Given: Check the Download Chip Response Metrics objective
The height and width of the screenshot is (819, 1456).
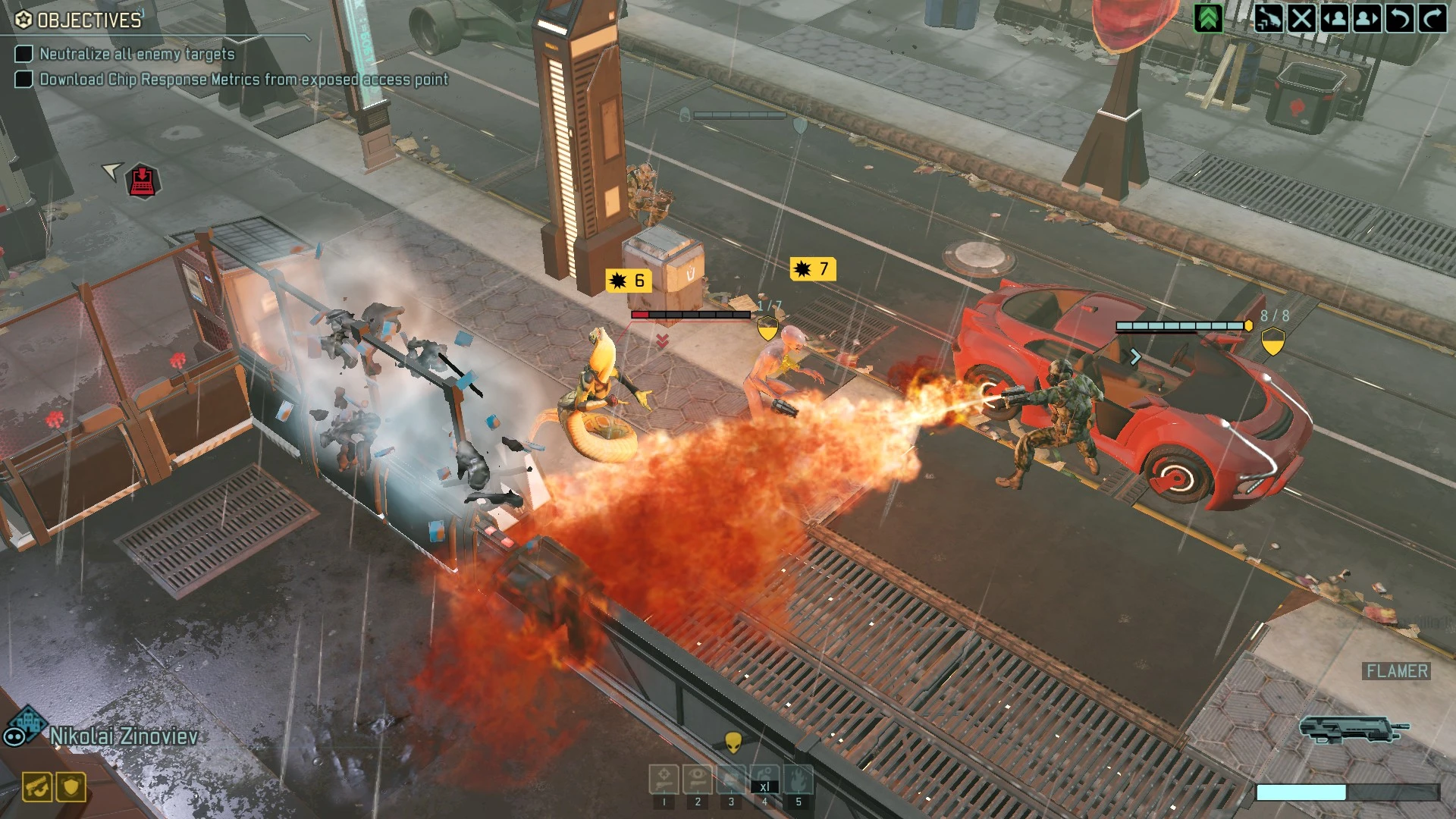Looking at the screenshot, I should point(23,78).
